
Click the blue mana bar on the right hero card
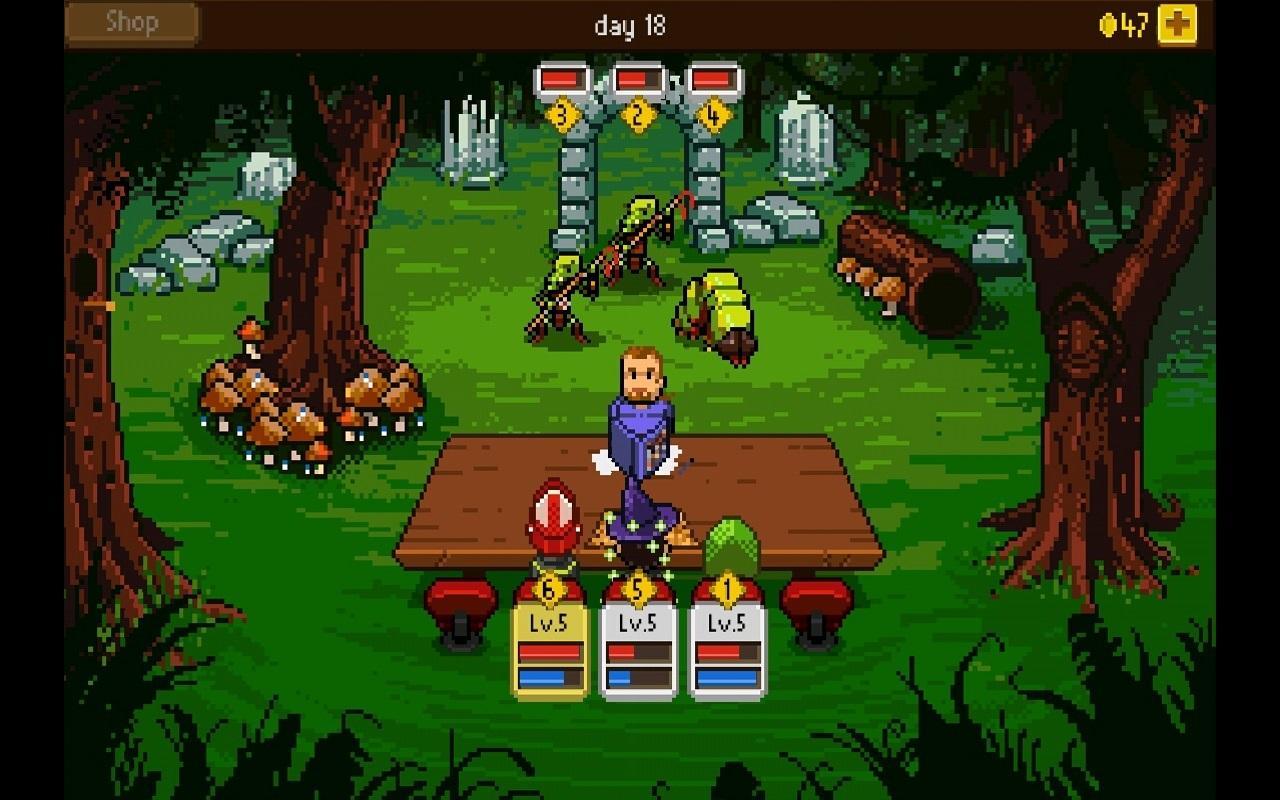tap(727, 676)
